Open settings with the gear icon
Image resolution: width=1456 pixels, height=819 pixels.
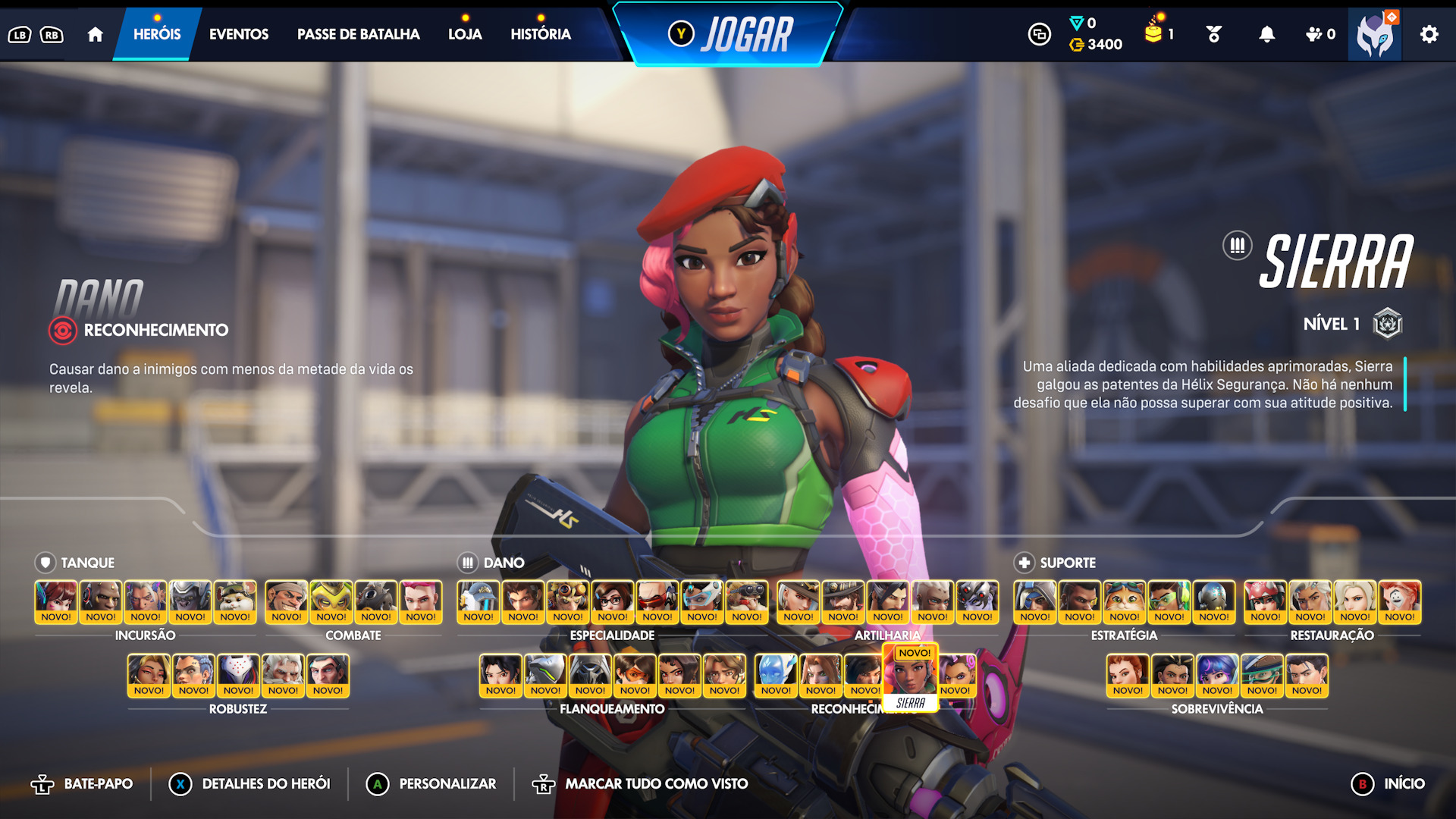click(1429, 34)
